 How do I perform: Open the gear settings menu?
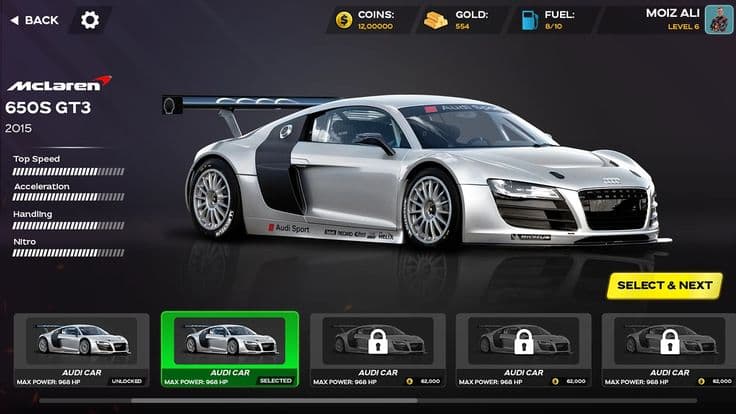click(x=90, y=20)
